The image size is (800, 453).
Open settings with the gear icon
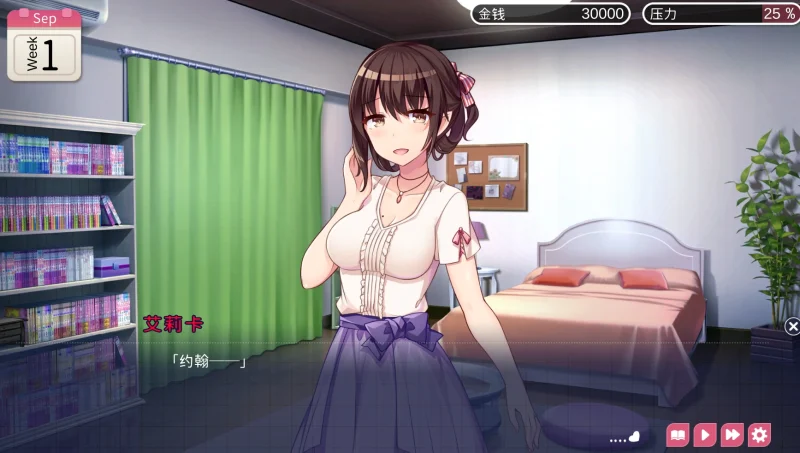pos(760,435)
